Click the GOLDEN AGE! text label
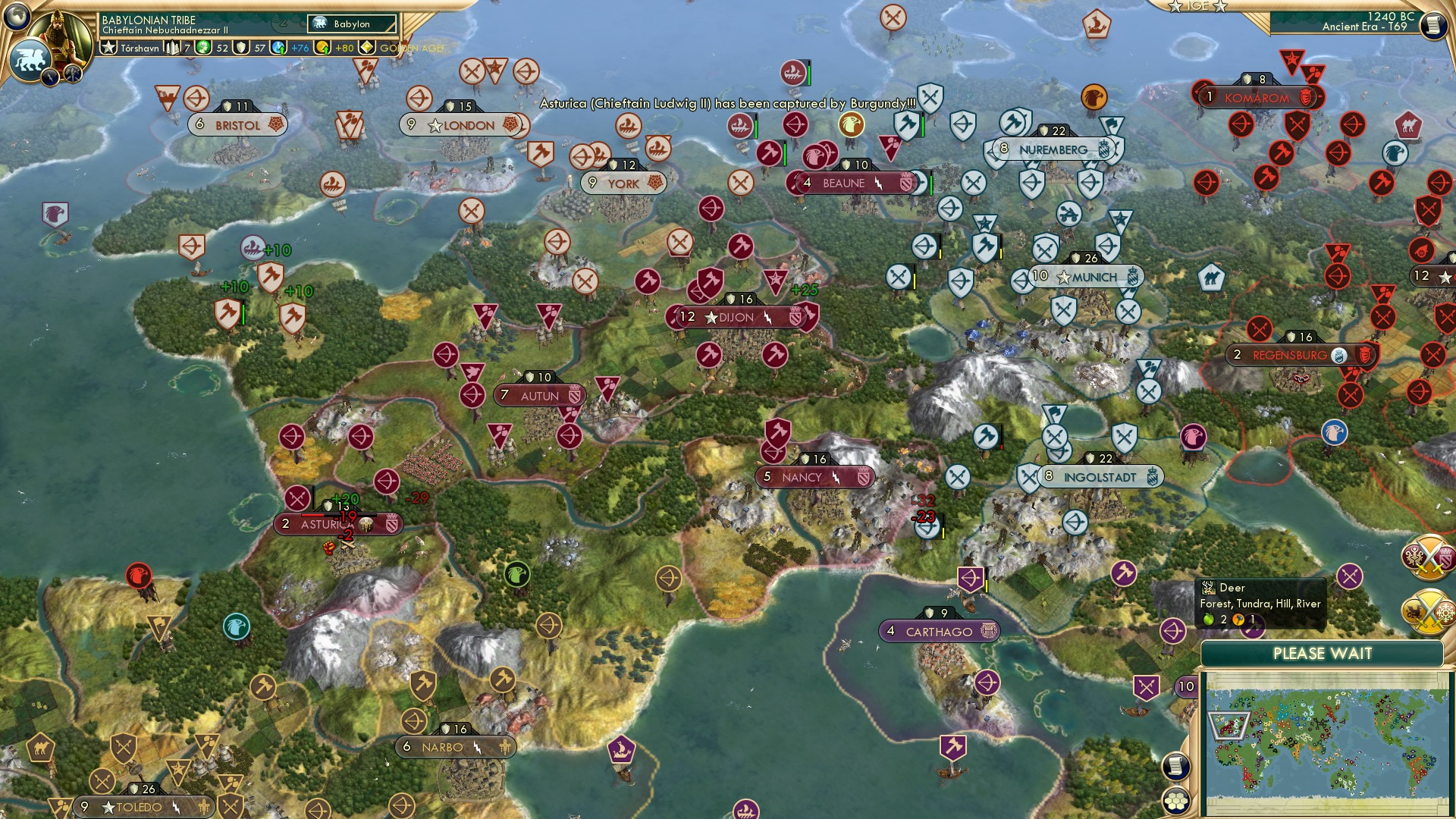 413,48
